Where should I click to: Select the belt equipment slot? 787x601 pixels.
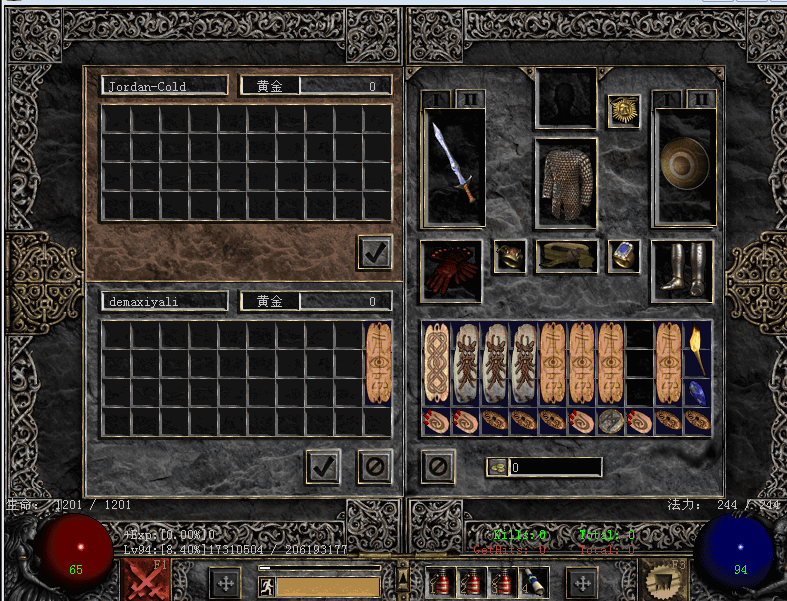(566, 256)
